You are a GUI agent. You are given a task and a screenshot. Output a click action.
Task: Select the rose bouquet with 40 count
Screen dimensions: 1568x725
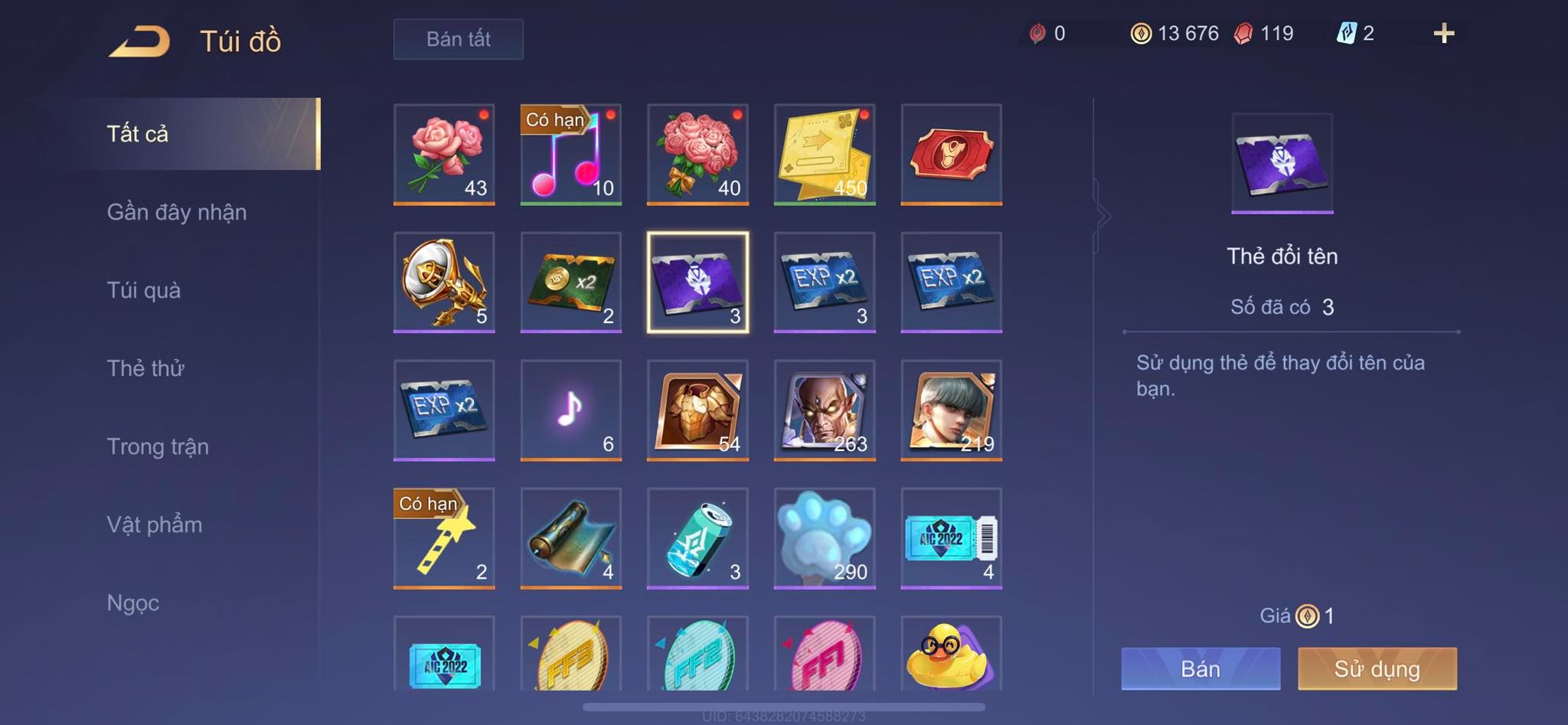click(697, 154)
